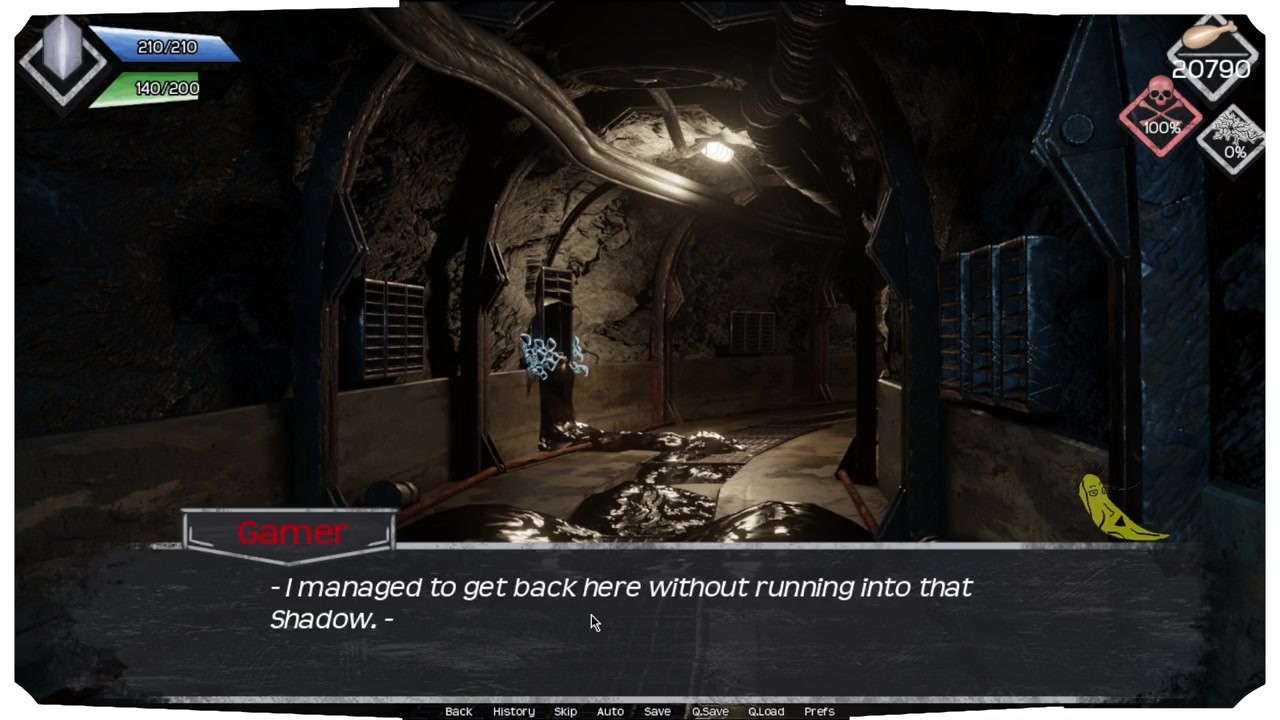Image resolution: width=1280 pixels, height=720 pixels.
Task: Quick load with Q.Load
Action: point(766,711)
